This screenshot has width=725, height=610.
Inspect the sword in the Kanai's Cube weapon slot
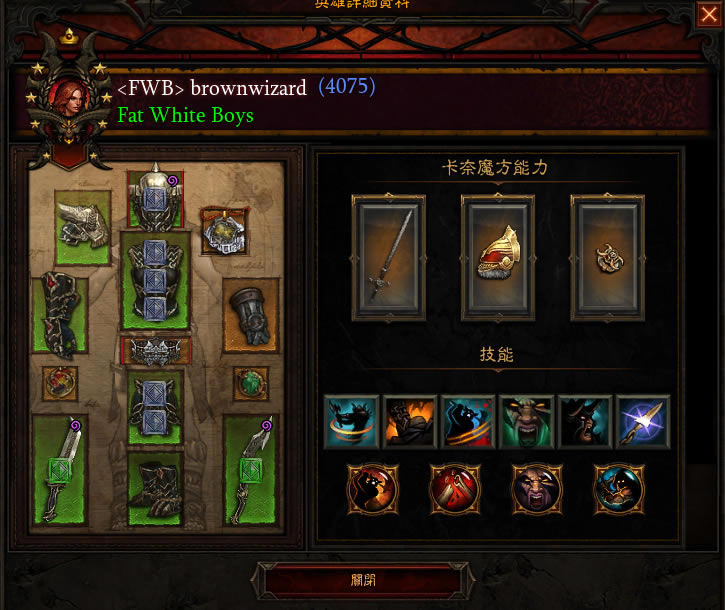point(388,257)
